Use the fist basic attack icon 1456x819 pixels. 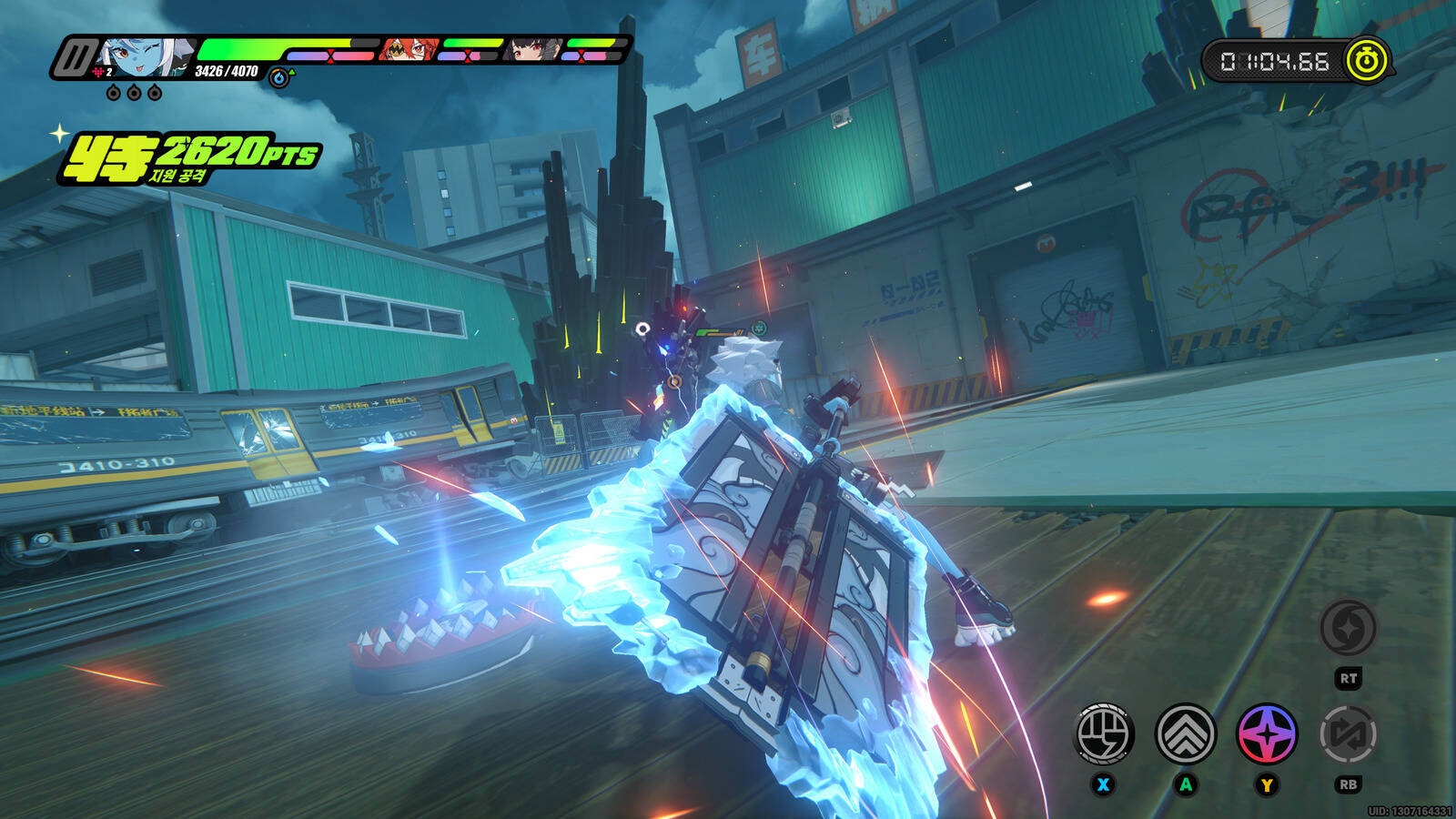(1104, 733)
